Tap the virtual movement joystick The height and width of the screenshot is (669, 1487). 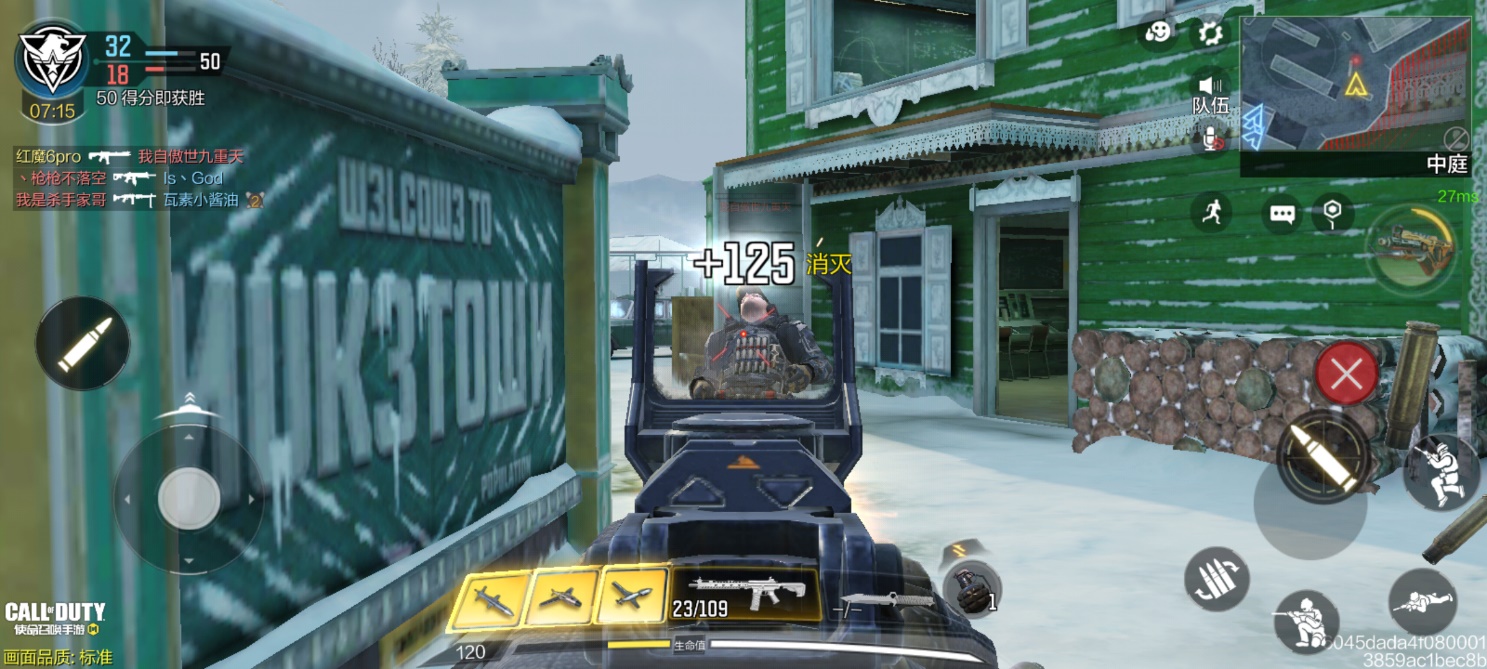tap(188, 498)
